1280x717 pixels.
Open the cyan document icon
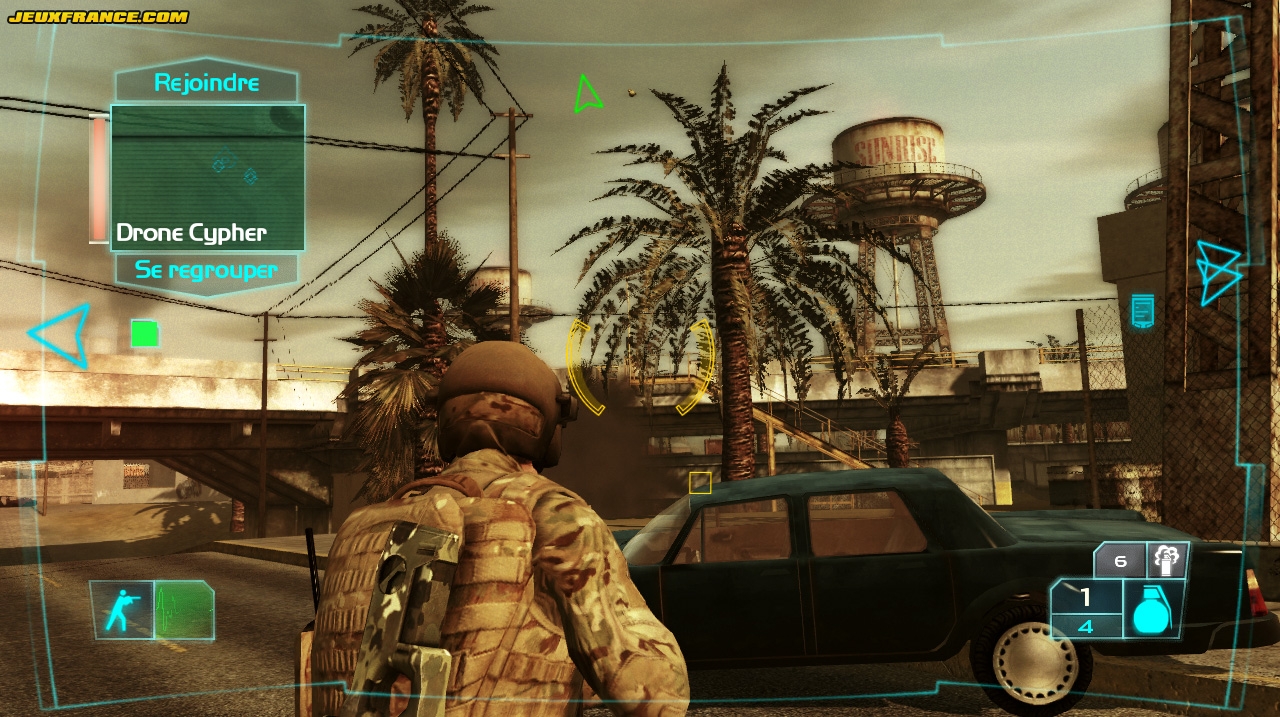click(1142, 310)
